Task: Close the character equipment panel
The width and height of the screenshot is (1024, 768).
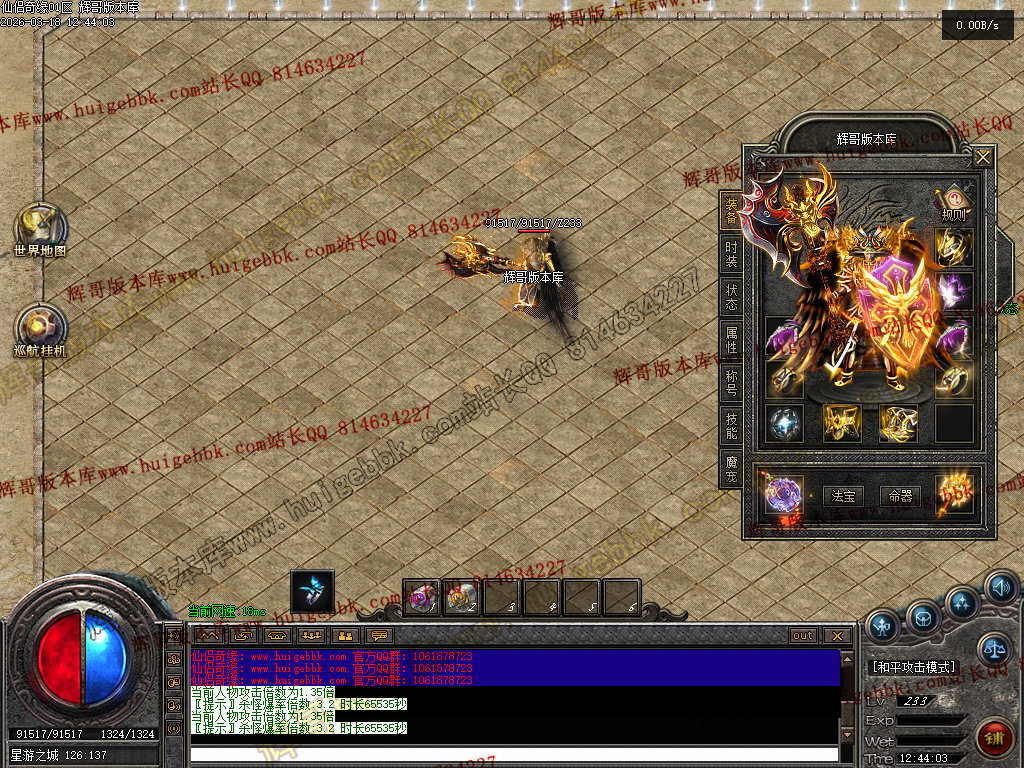Action: (x=983, y=157)
